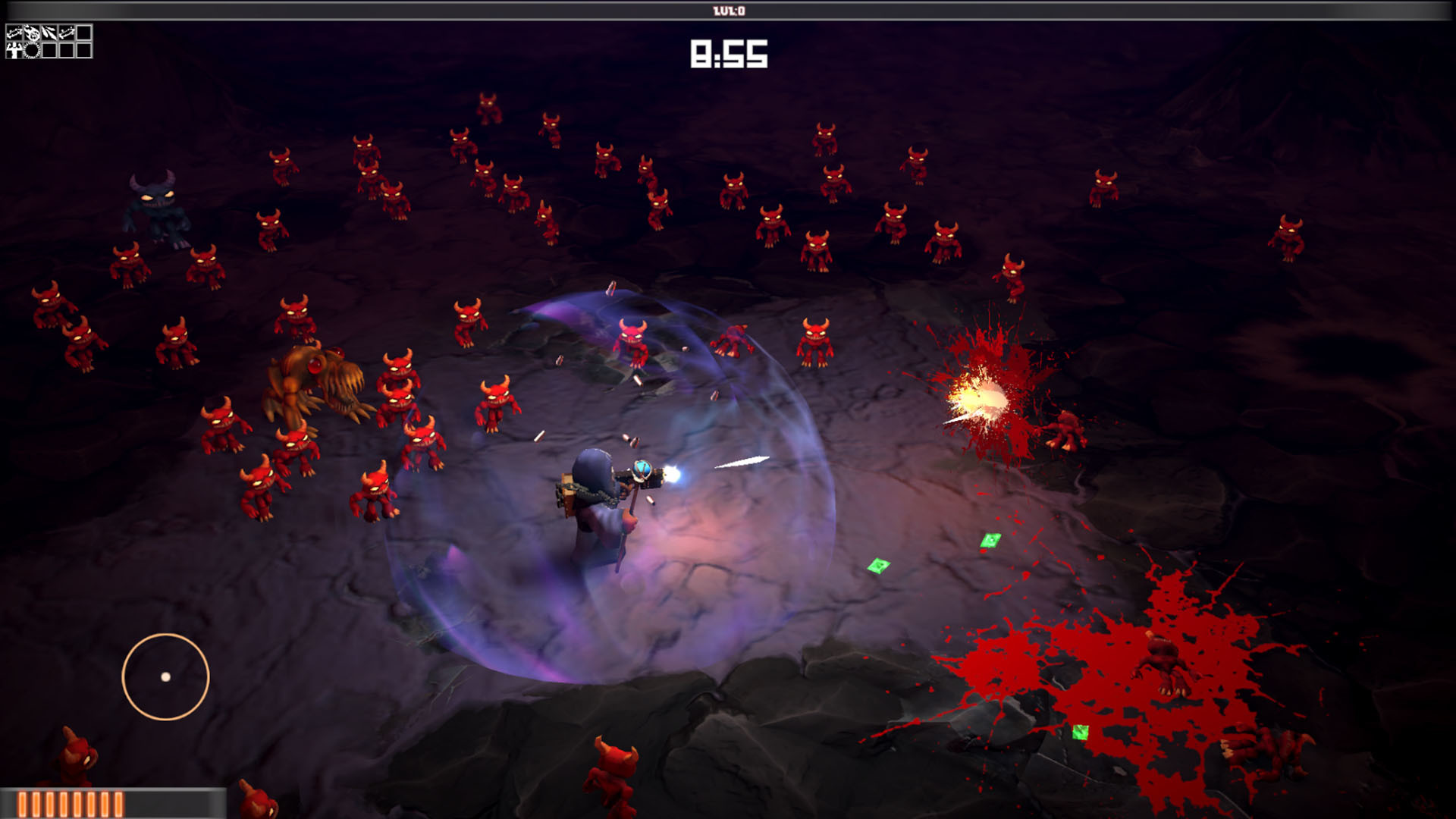
Task: Activate the fireball skull ability icon
Action: pos(32,32)
